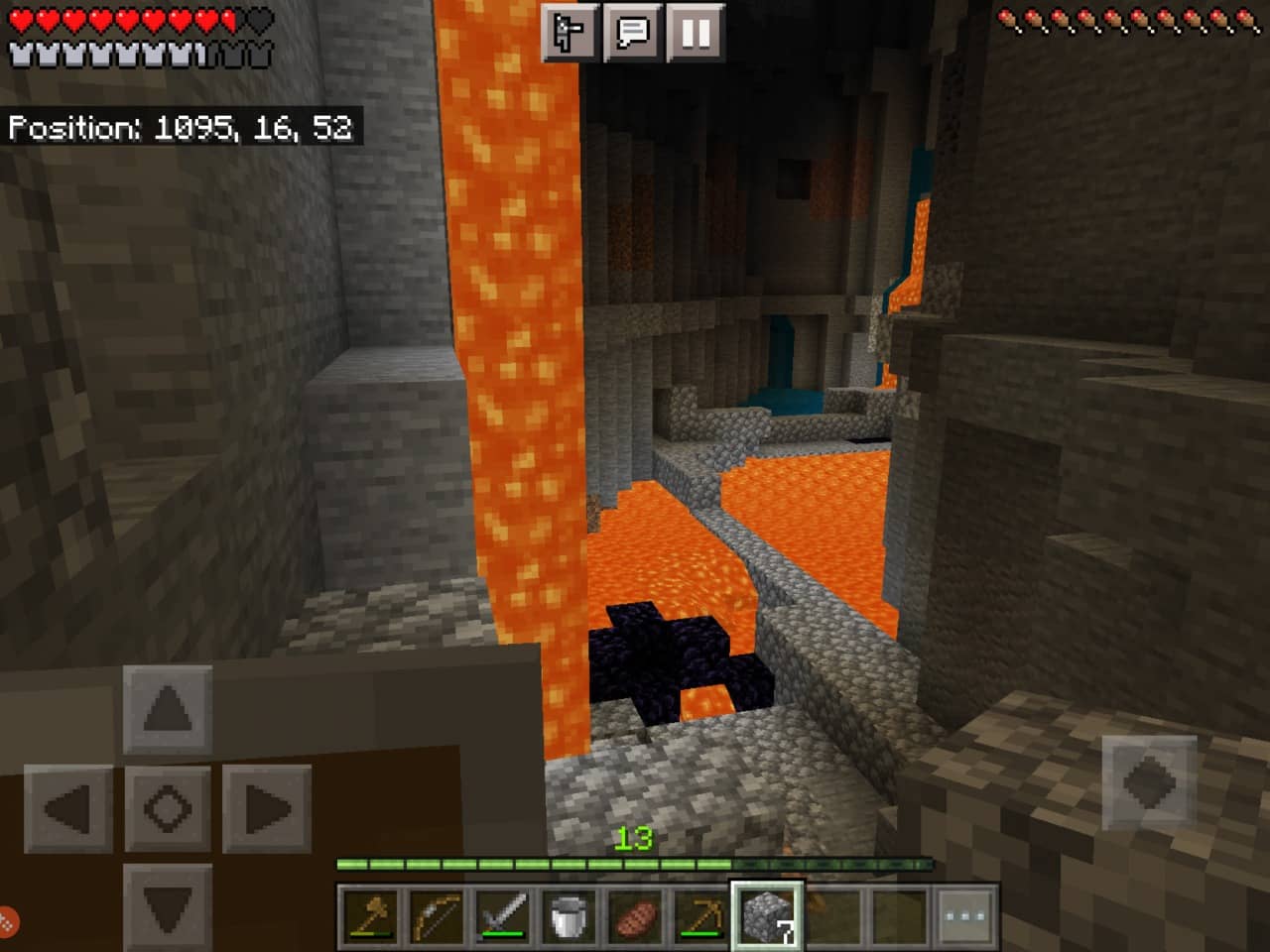The height and width of the screenshot is (952, 1270).
Task: Select the cobblestone stack slot
Action: point(768,914)
